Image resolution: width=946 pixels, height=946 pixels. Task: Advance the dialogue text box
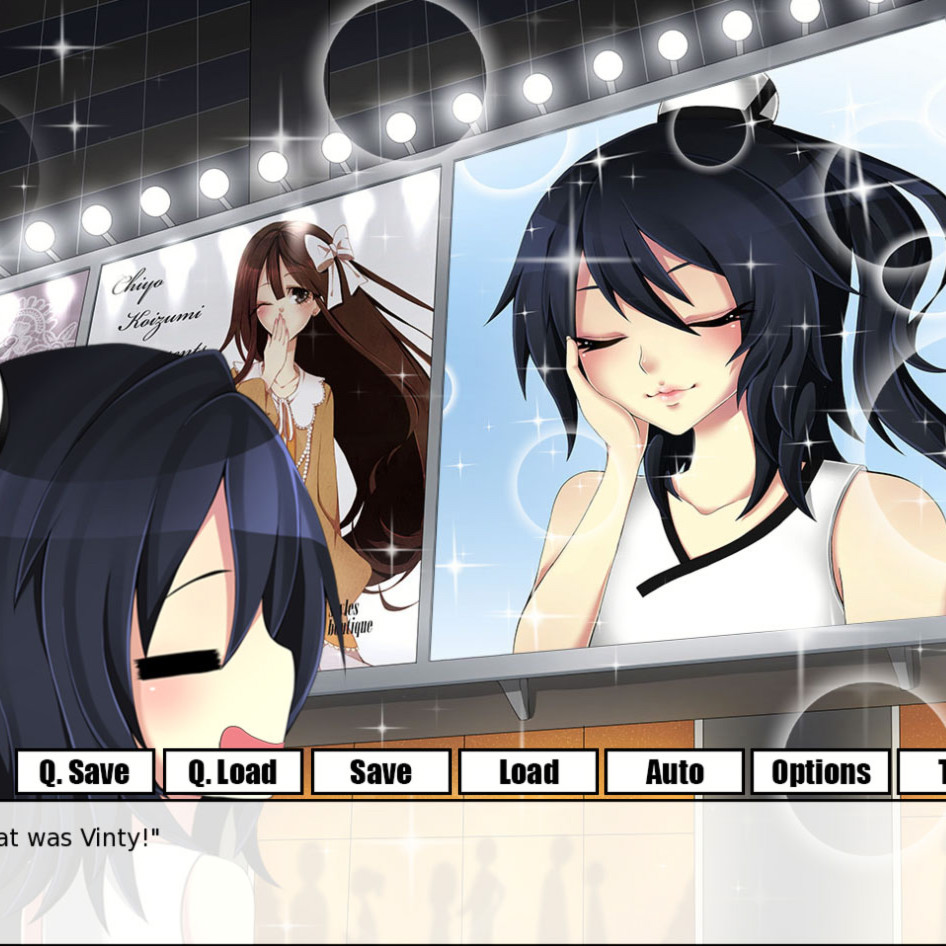click(x=473, y=872)
